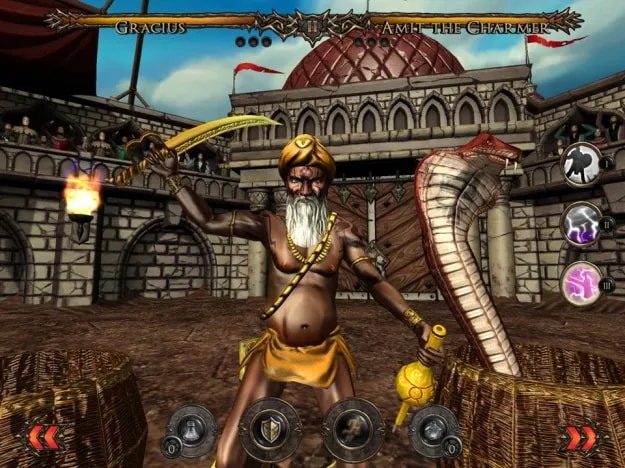Trigger the pink rune ability III
625x468 pixels.
coord(580,282)
